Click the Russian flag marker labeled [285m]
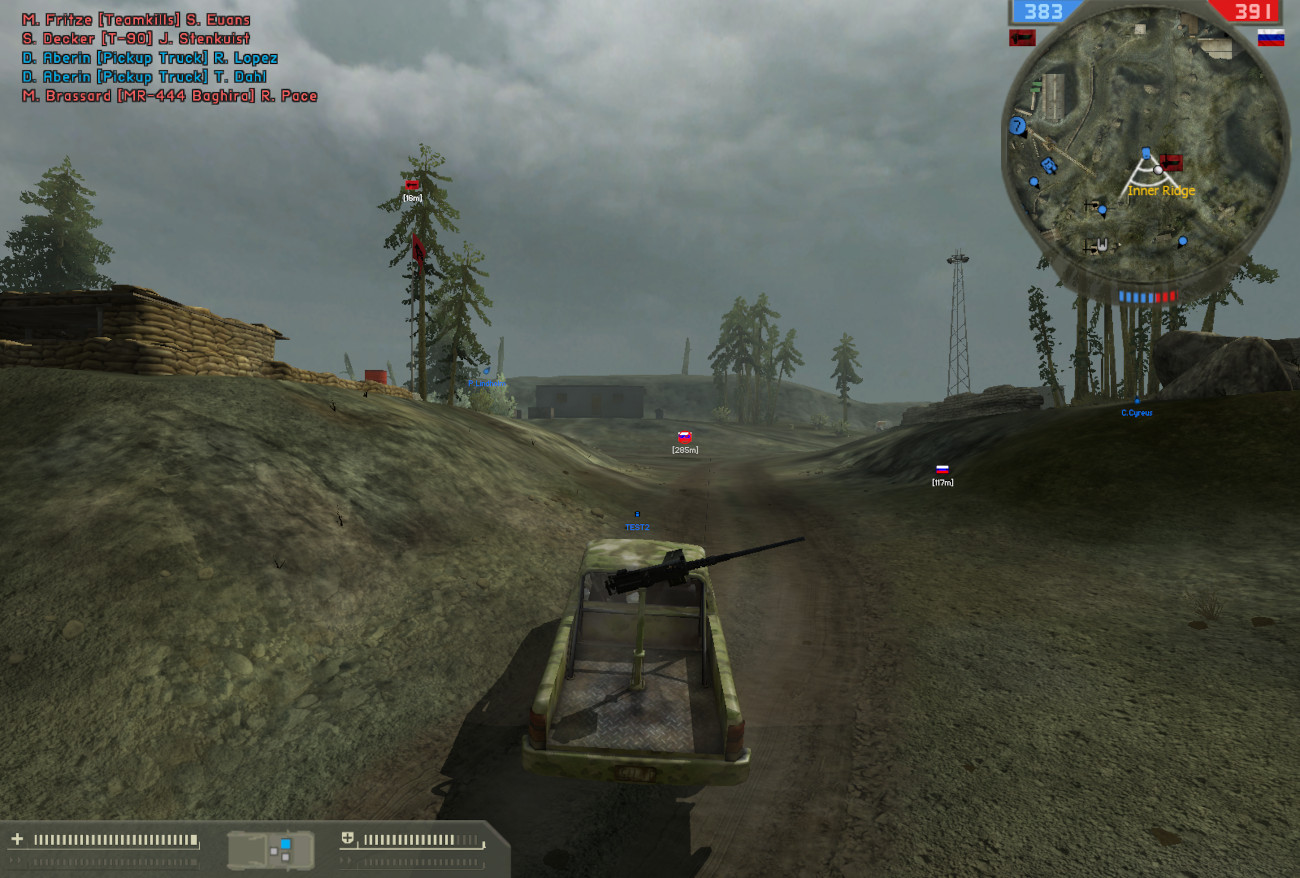 click(683, 437)
